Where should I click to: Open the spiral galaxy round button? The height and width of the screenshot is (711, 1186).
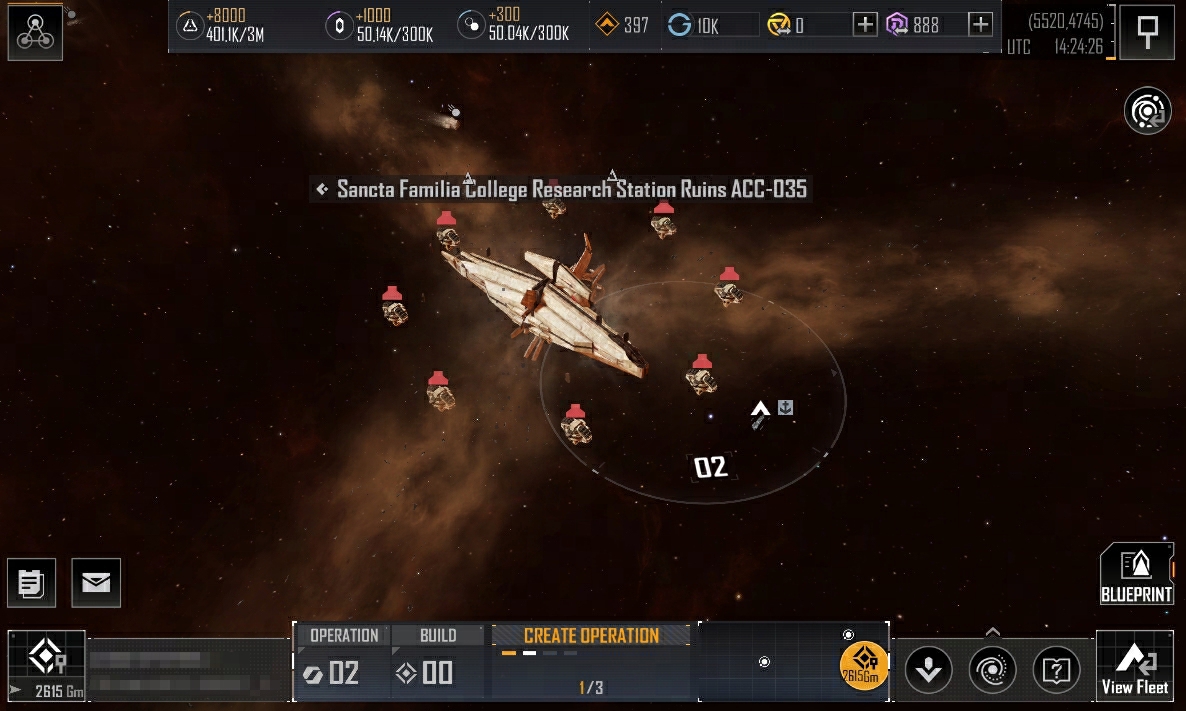pyautogui.click(x=992, y=669)
